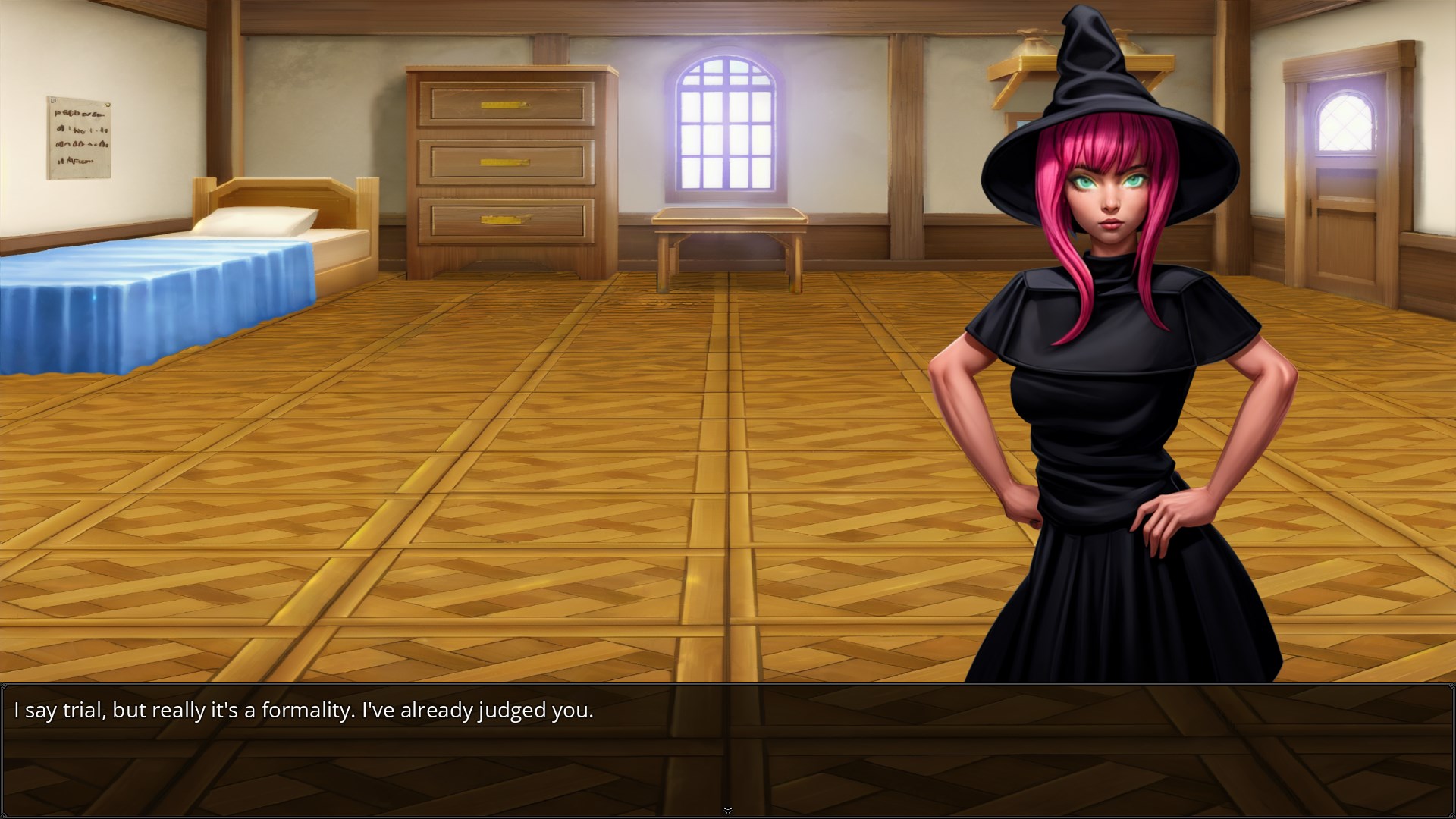Click the continue arrow under the dialogue

click(728, 811)
